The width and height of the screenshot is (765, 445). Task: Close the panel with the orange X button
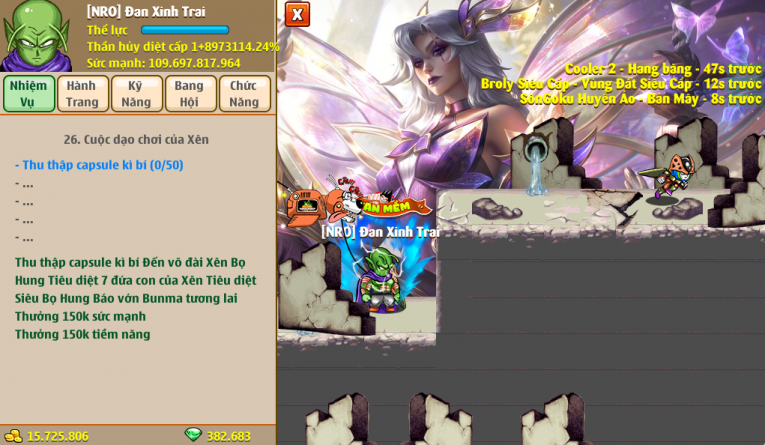pos(297,14)
